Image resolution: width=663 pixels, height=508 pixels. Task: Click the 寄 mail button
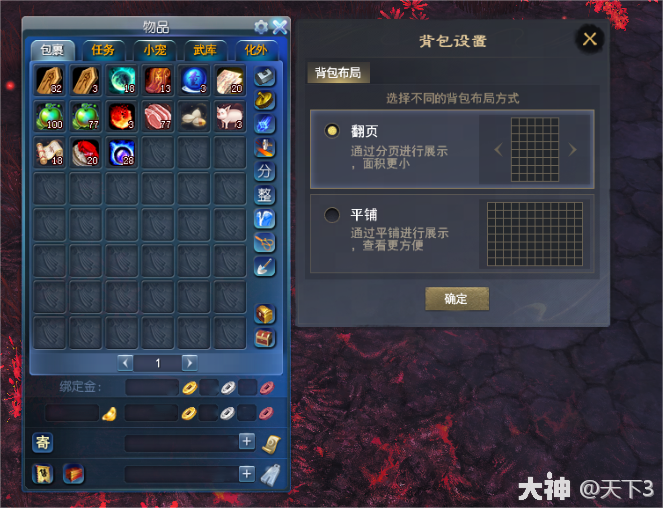[43, 442]
